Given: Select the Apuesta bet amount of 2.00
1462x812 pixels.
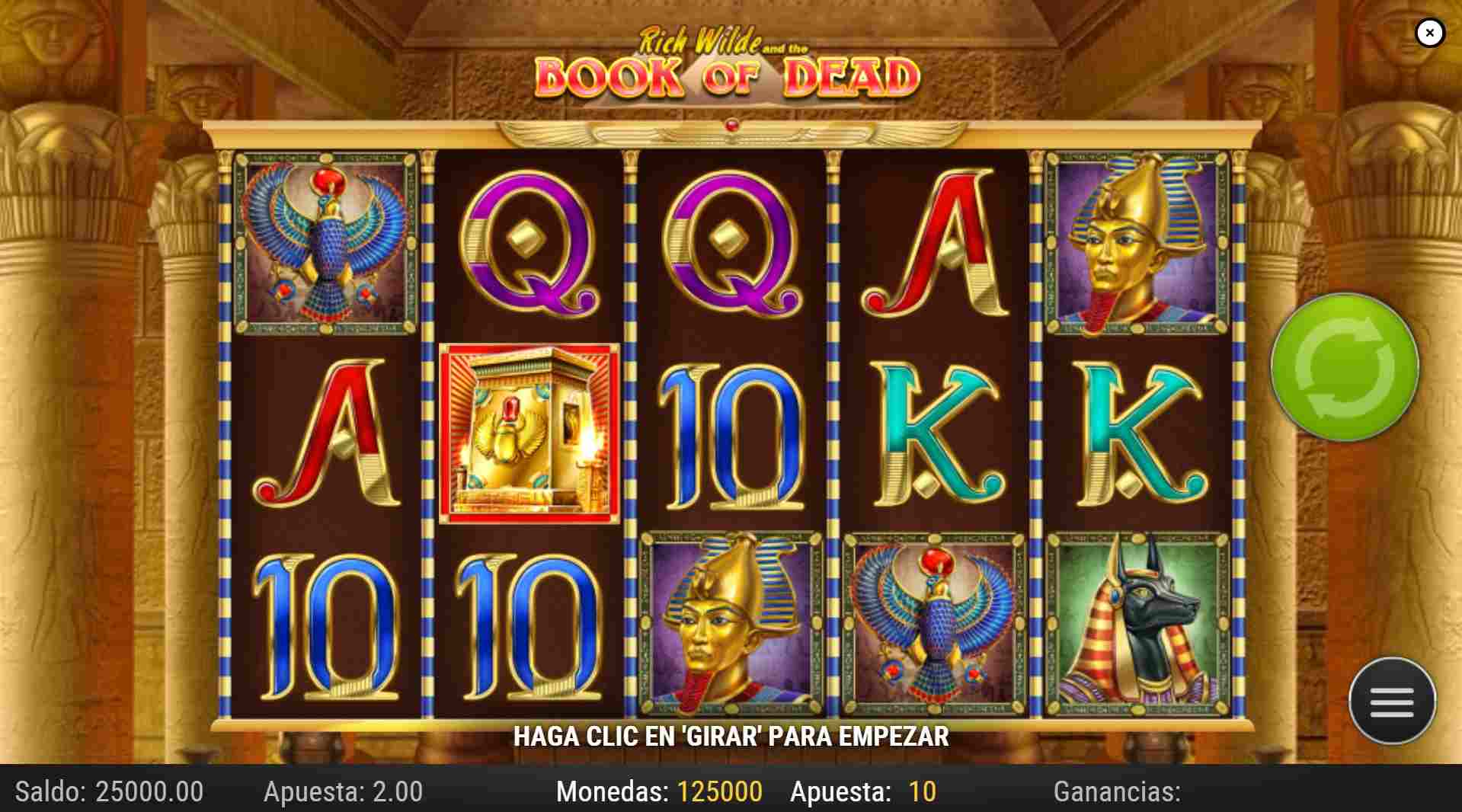Looking at the screenshot, I should pyautogui.click(x=341, y=791).
